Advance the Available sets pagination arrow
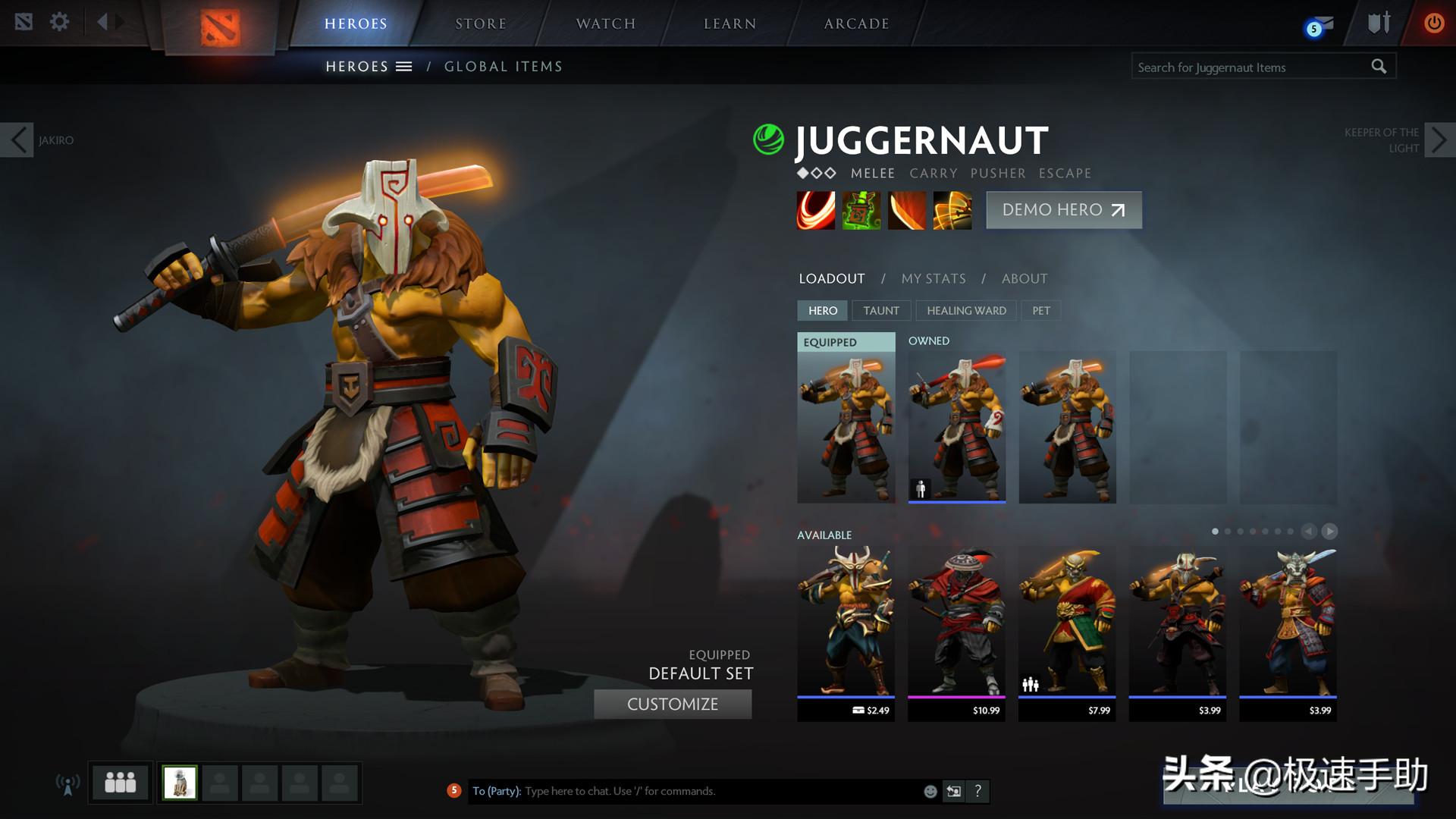The height and width of the screenshot is (819, 1456). pyautogui.click(x=1331, y=532)
